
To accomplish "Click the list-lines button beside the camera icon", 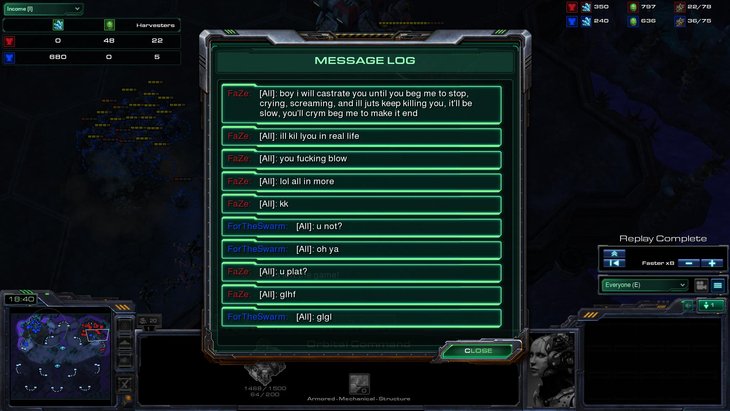I will 717,285.
